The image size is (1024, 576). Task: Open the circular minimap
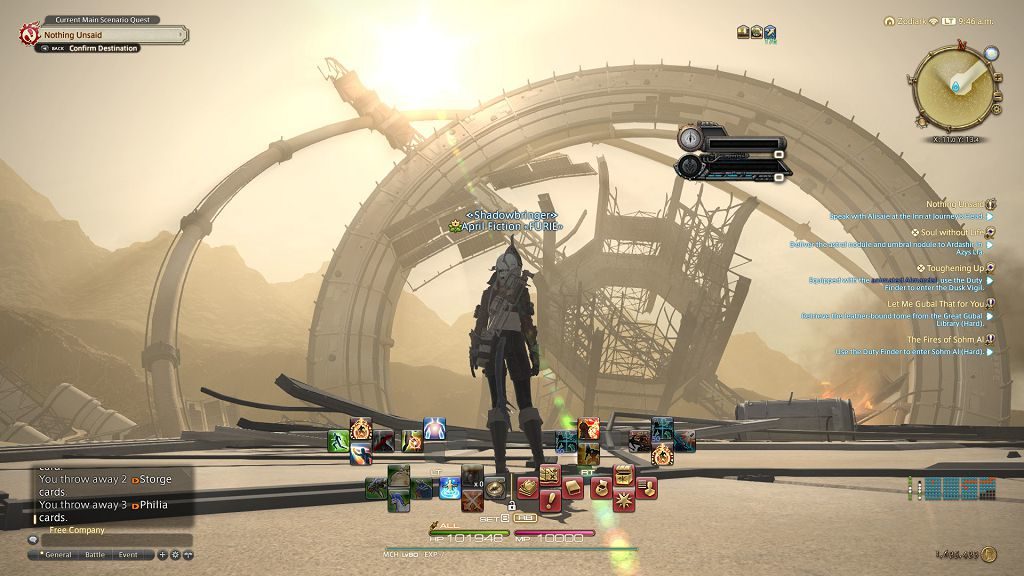[x=951, y=88]
